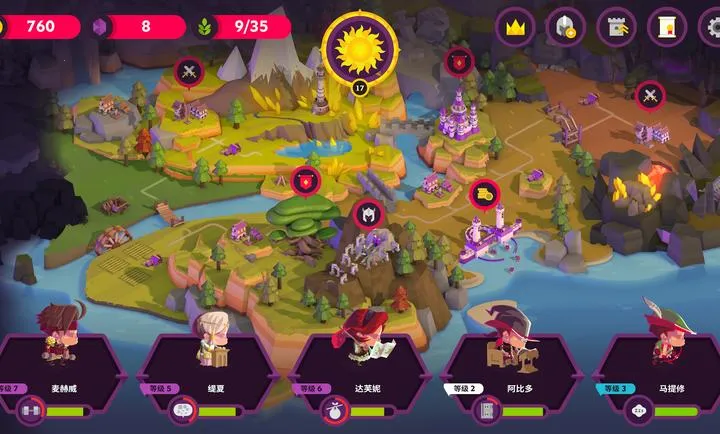Select the crossed swords marker by the mountain village
The width and height of the screenshot is (720, 434).
click(189, 71)
